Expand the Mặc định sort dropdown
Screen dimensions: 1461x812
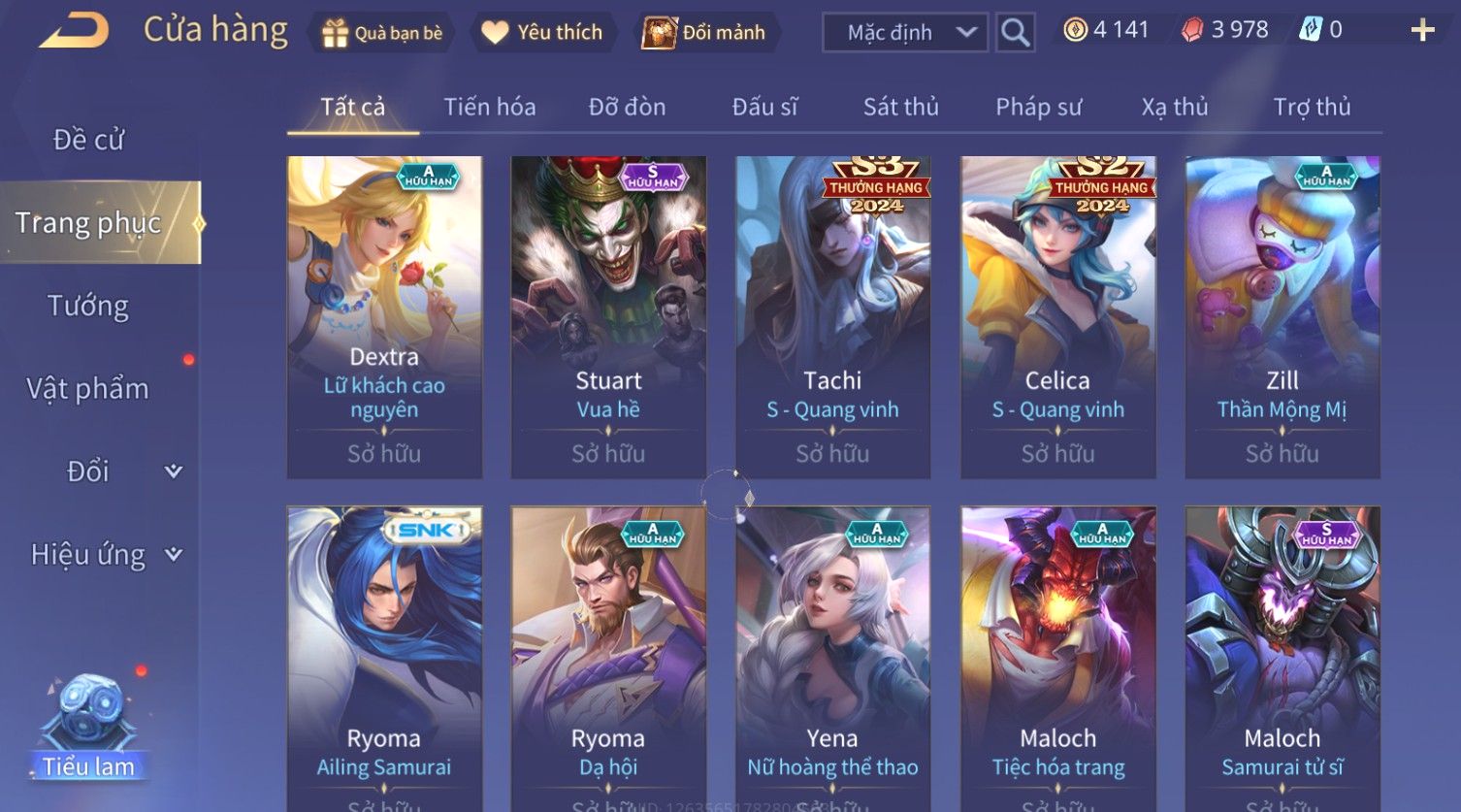[904, 33]
